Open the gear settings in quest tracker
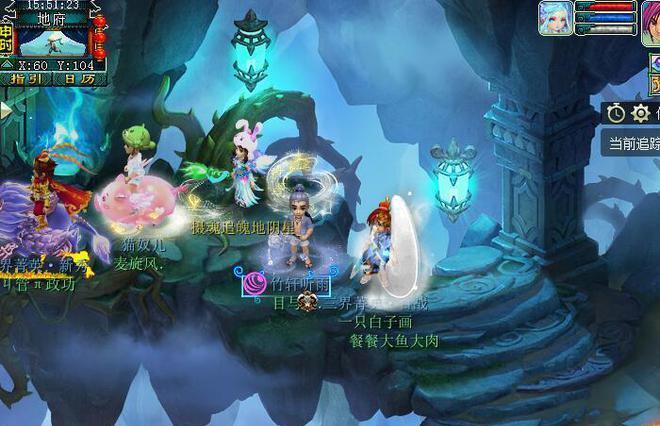Image resolution: width=660 pixels, height=426 pixels. click(641, 113)
